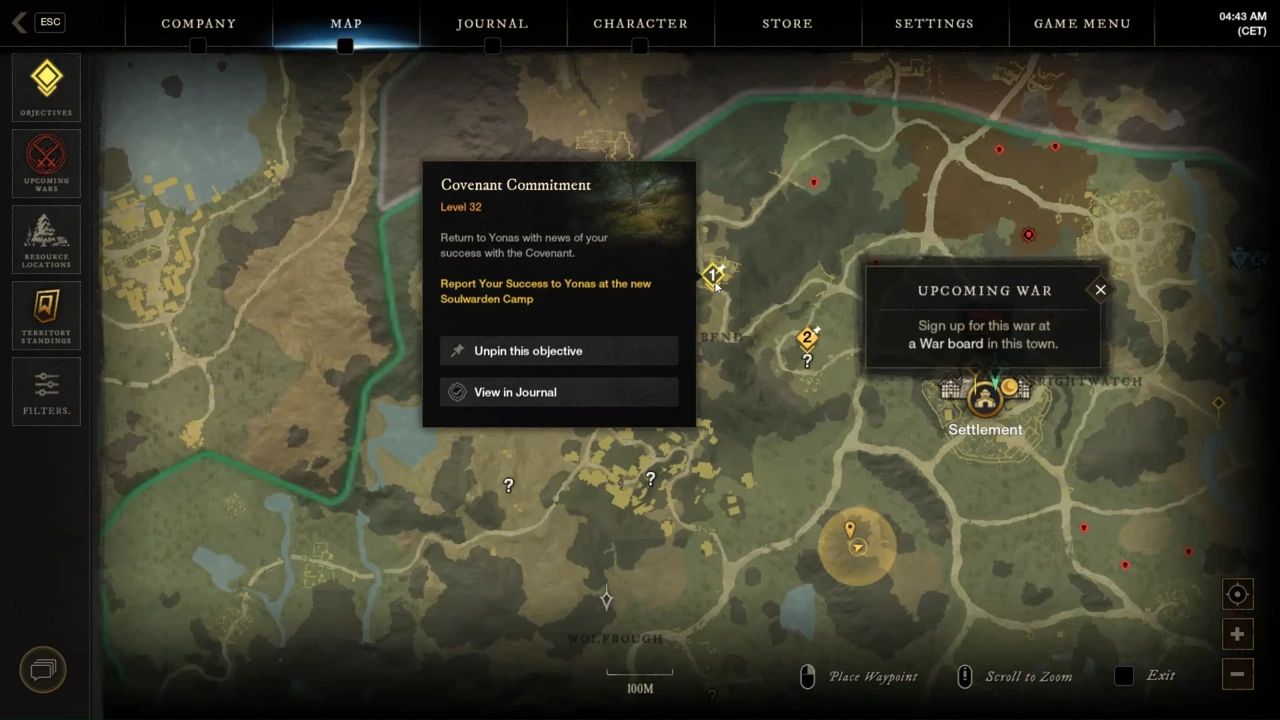1280x720 pixels.
Task: Go back with the ESC arrow button
Action: pyautogui.click(x=36, y=22)
